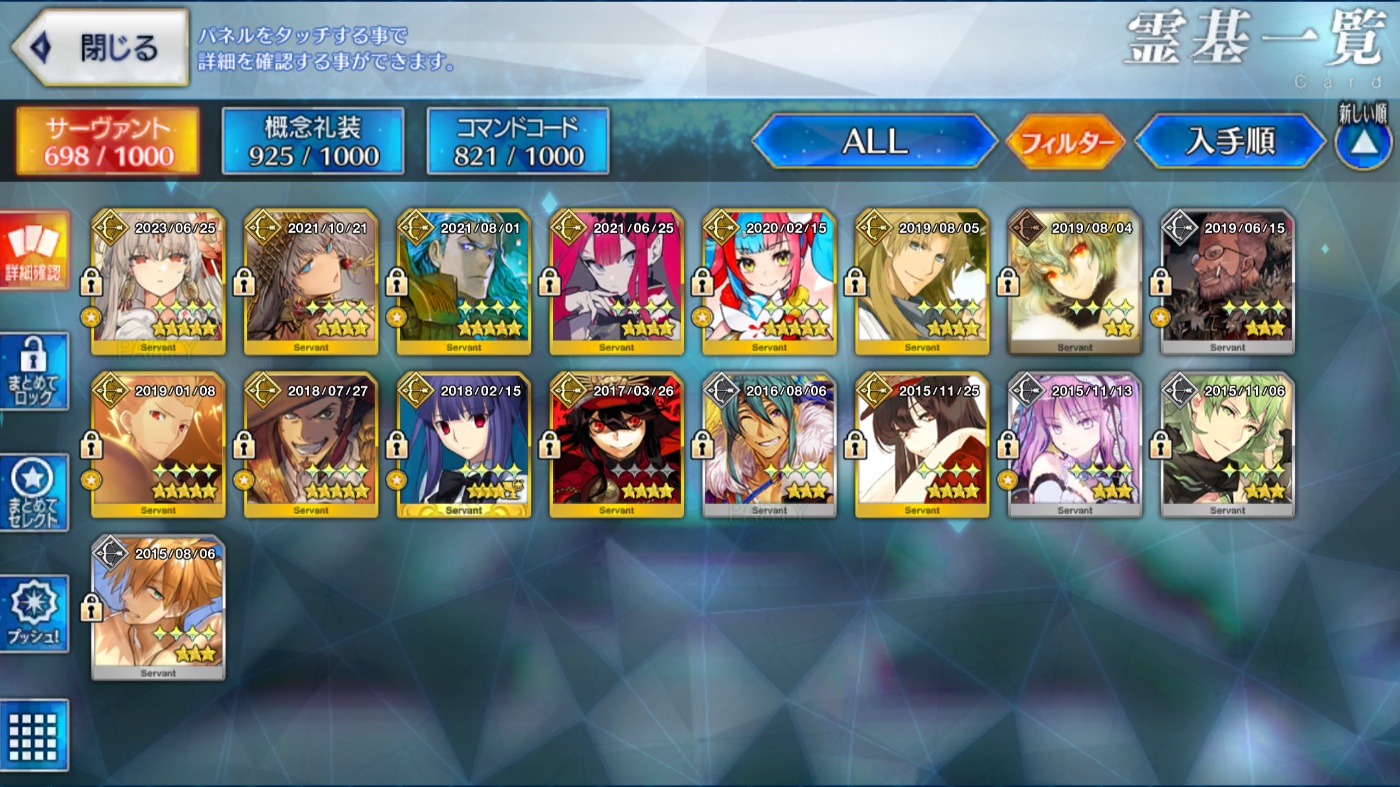Activate the 詳細確認 side button
1400x787 pixels.
click(35, 250)
